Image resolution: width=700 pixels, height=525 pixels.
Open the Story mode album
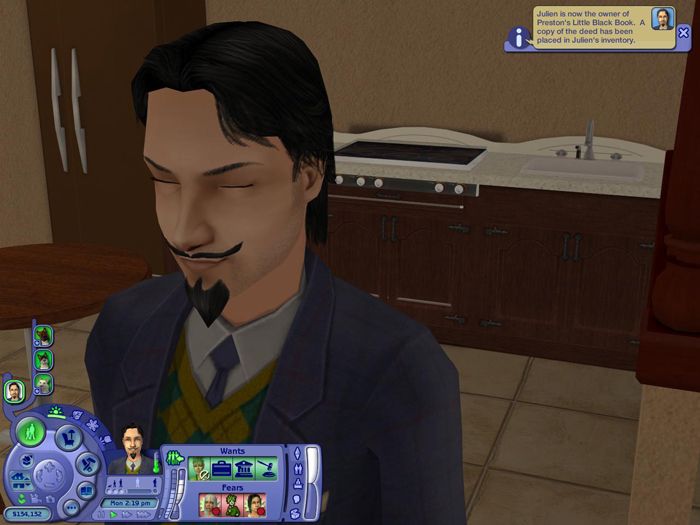coord(88,490)
